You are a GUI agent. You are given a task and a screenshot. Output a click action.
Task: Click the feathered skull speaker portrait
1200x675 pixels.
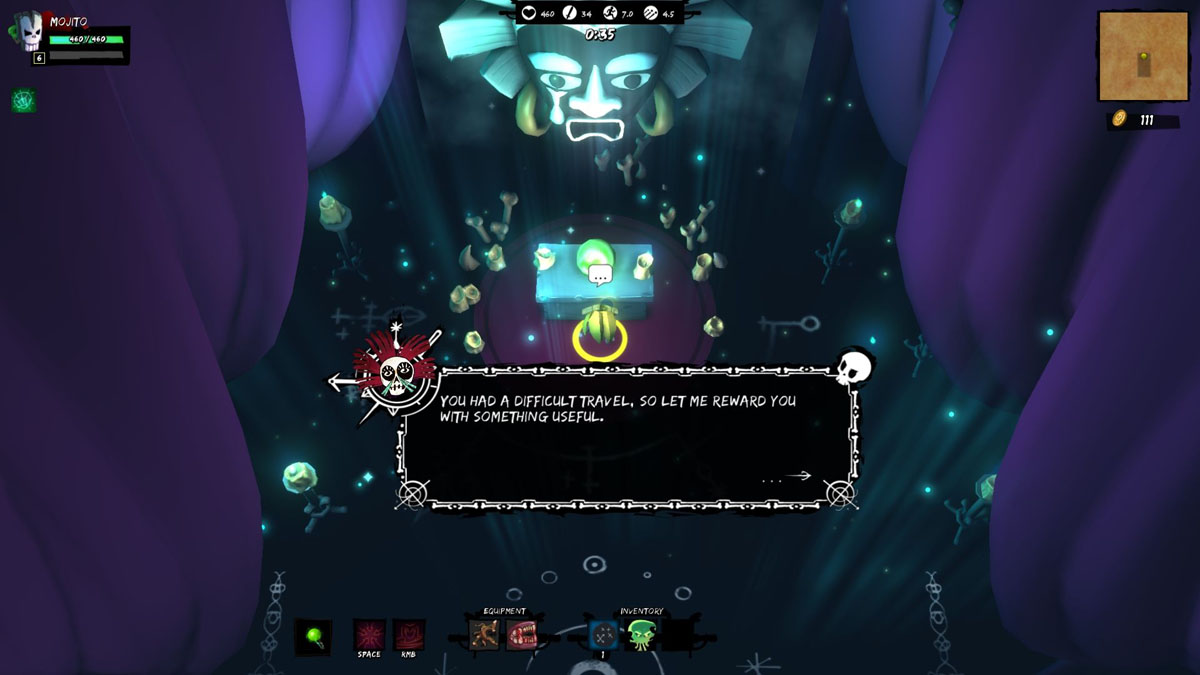(x=395, y=371)
